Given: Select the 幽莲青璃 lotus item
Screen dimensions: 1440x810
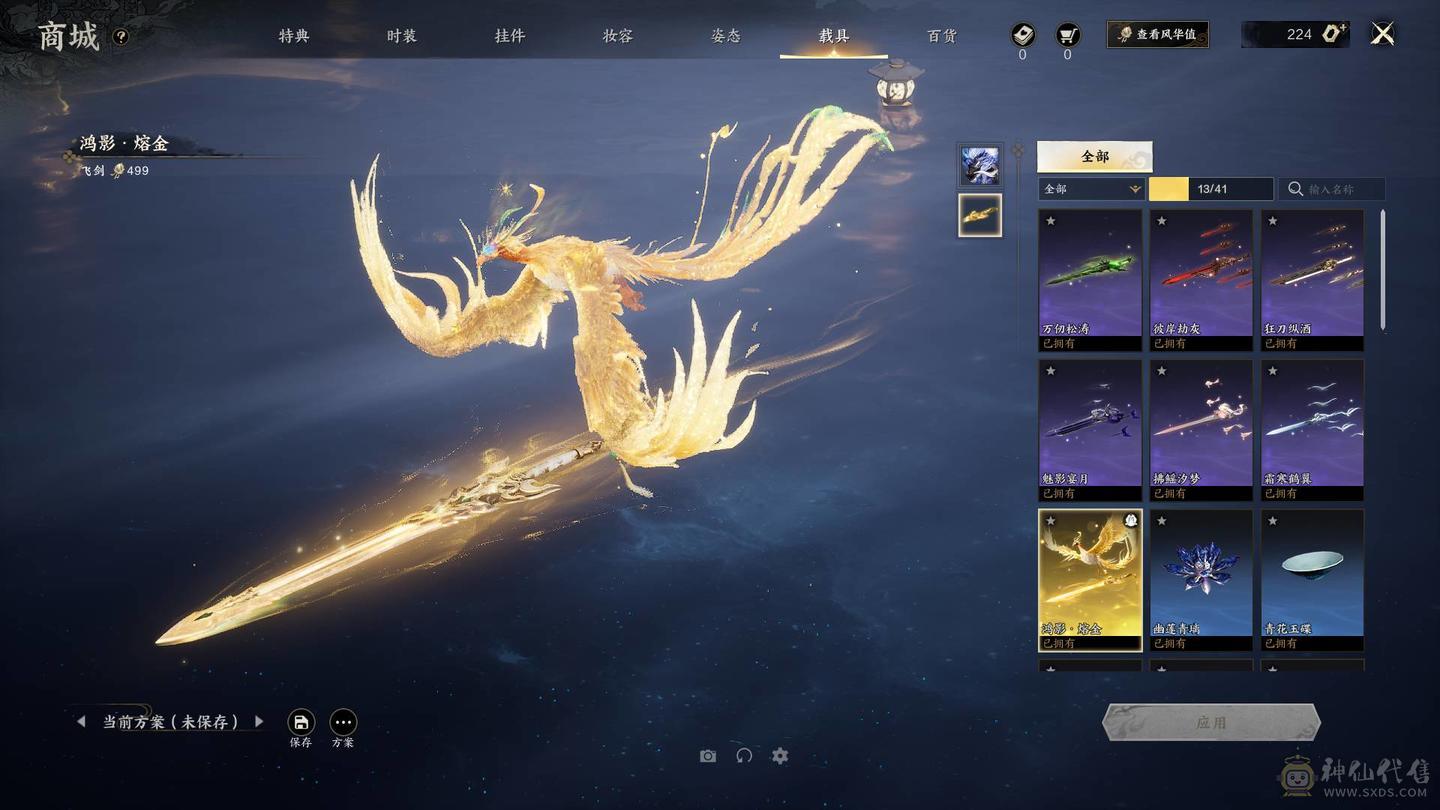Looking at the screenshot, I should tap(1201, 579).
